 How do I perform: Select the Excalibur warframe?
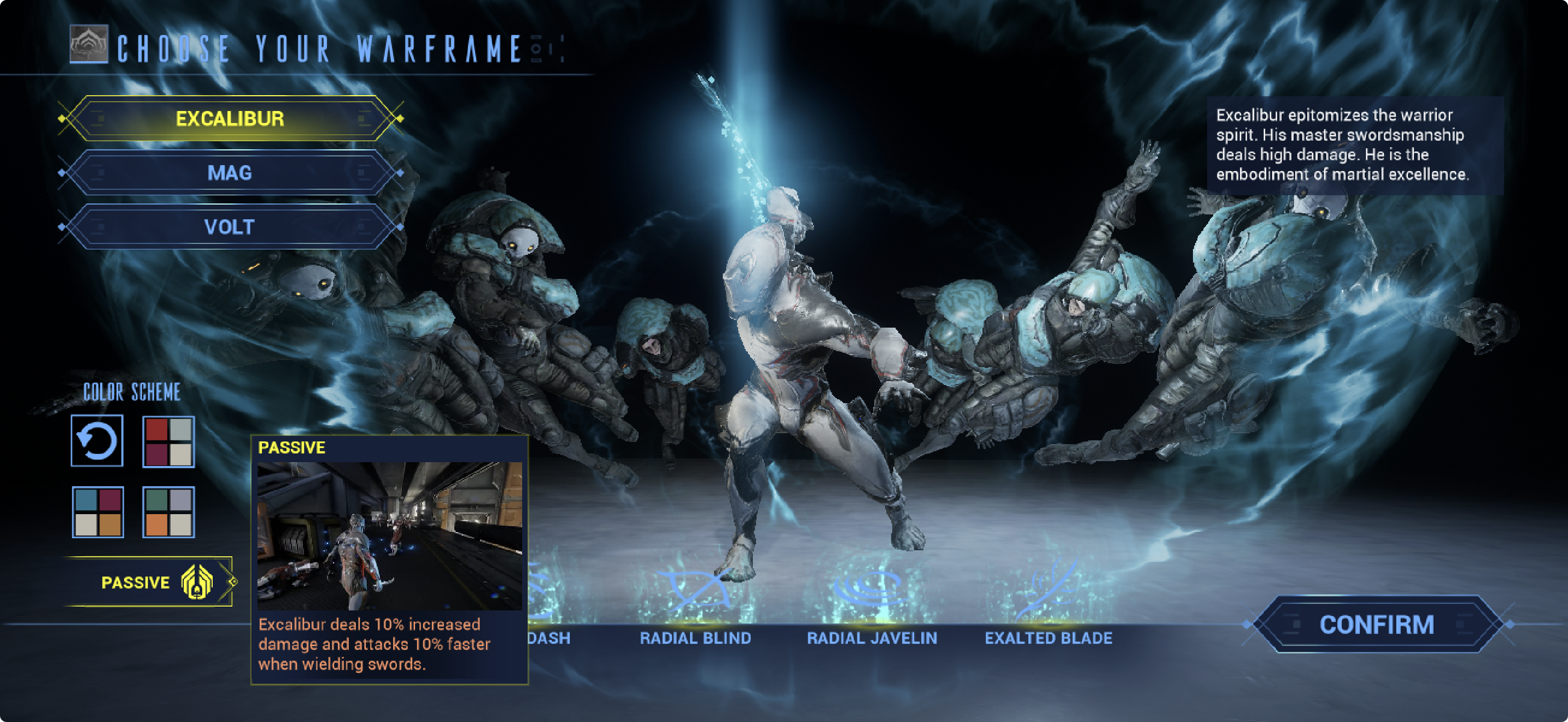point(230,119)
